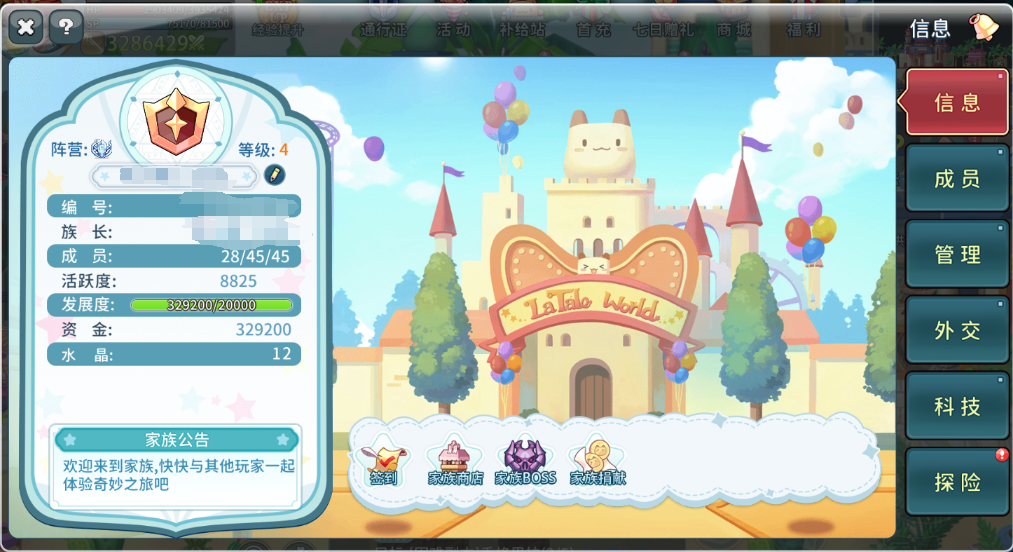The image size is (1013, 552).
Task: Open the 探险 adventure tab
Action: click(956, 483)
